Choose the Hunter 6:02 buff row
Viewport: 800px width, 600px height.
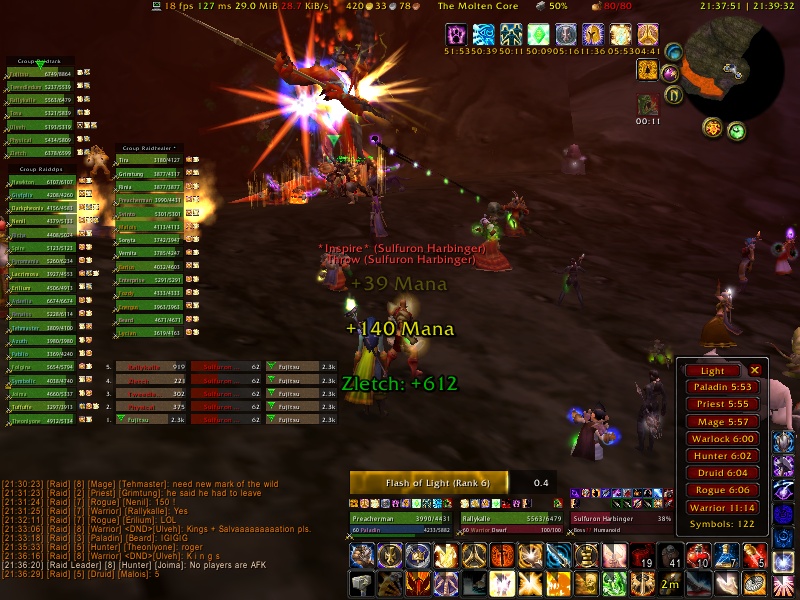(719, 456)
